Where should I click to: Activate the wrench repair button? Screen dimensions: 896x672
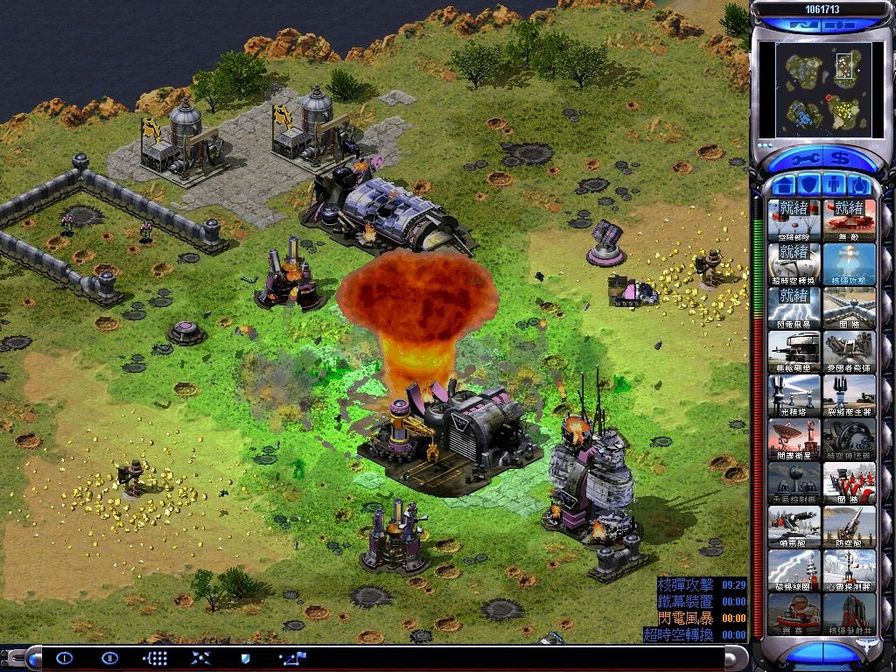(x=805, y=159)
